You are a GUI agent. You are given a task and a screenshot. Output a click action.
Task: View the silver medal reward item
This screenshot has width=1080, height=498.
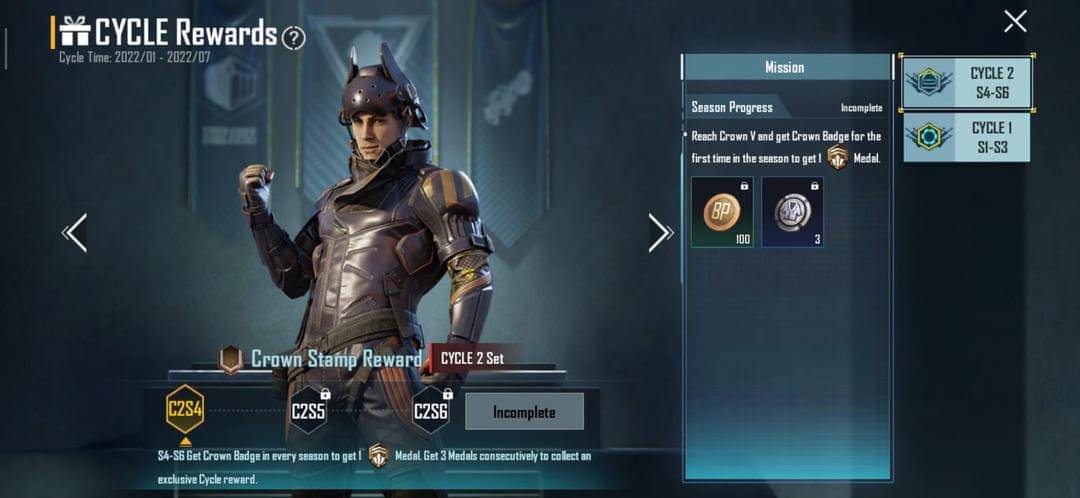point(792,212)
